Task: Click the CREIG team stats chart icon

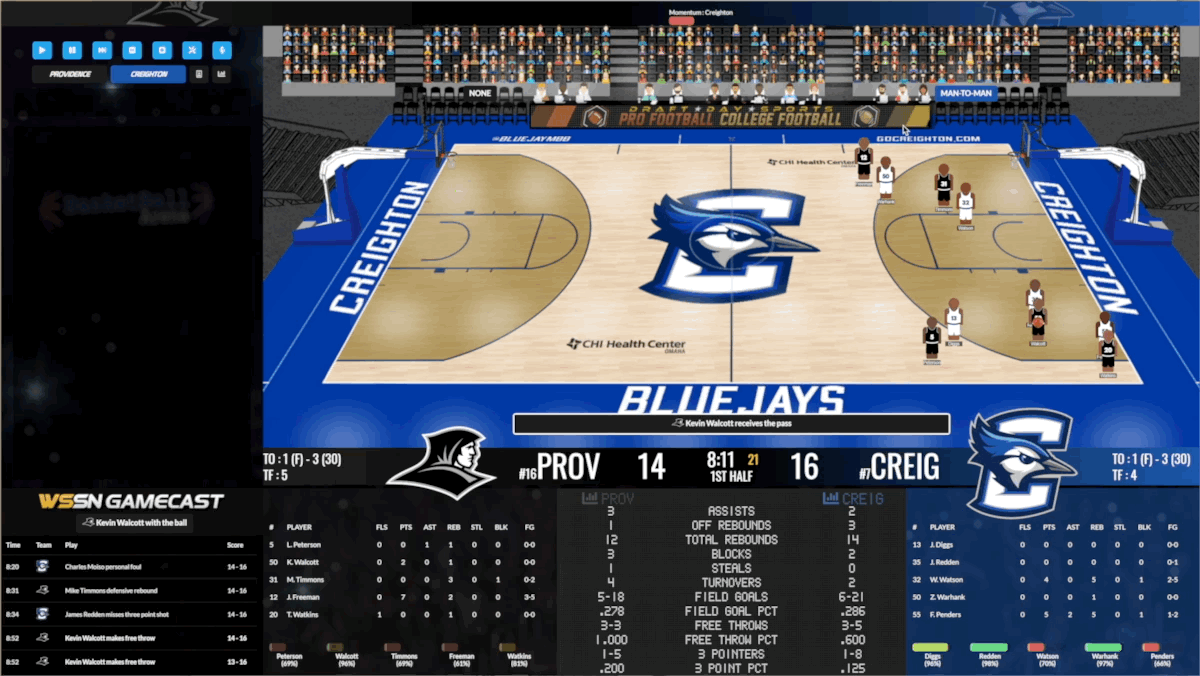Action: pos(830,498)
